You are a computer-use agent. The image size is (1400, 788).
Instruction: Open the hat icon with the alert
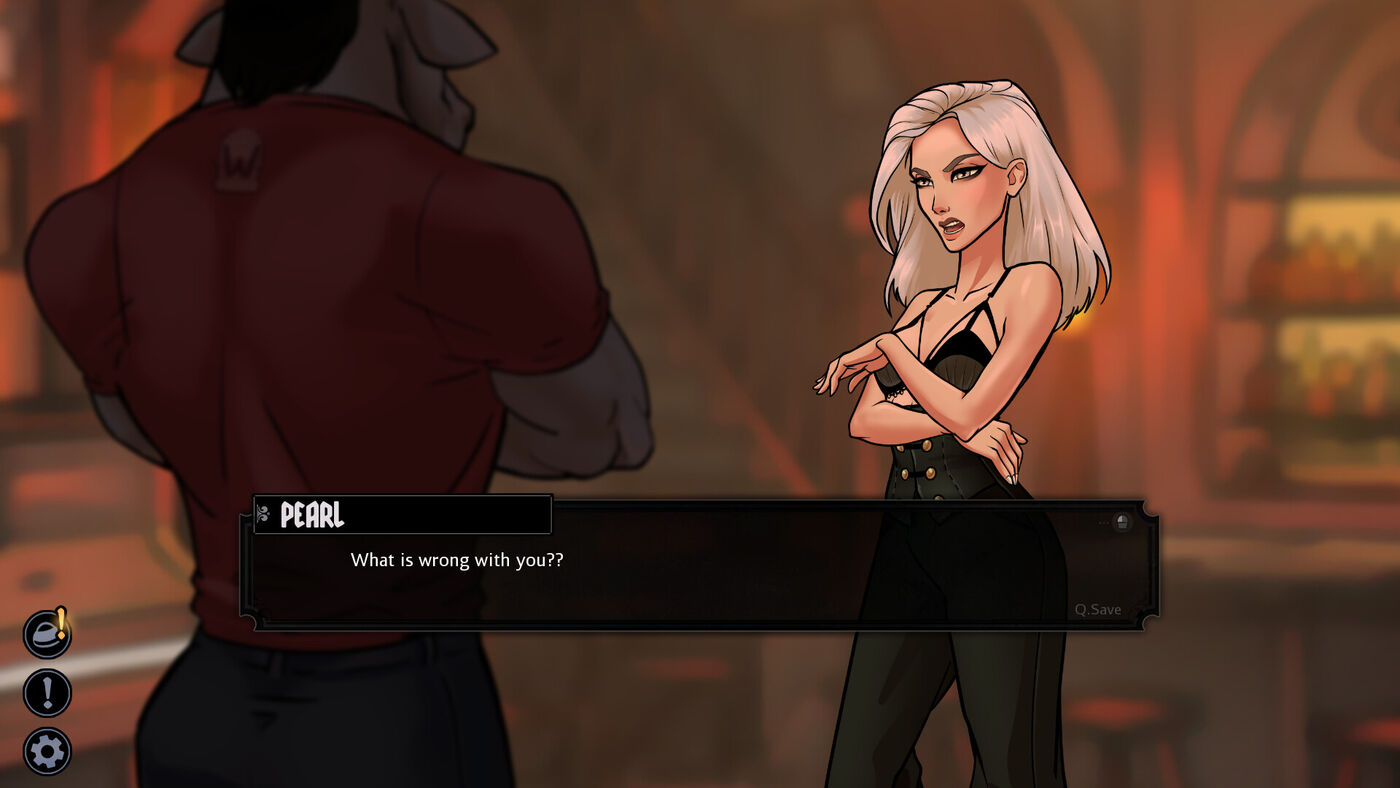[47, 634]
